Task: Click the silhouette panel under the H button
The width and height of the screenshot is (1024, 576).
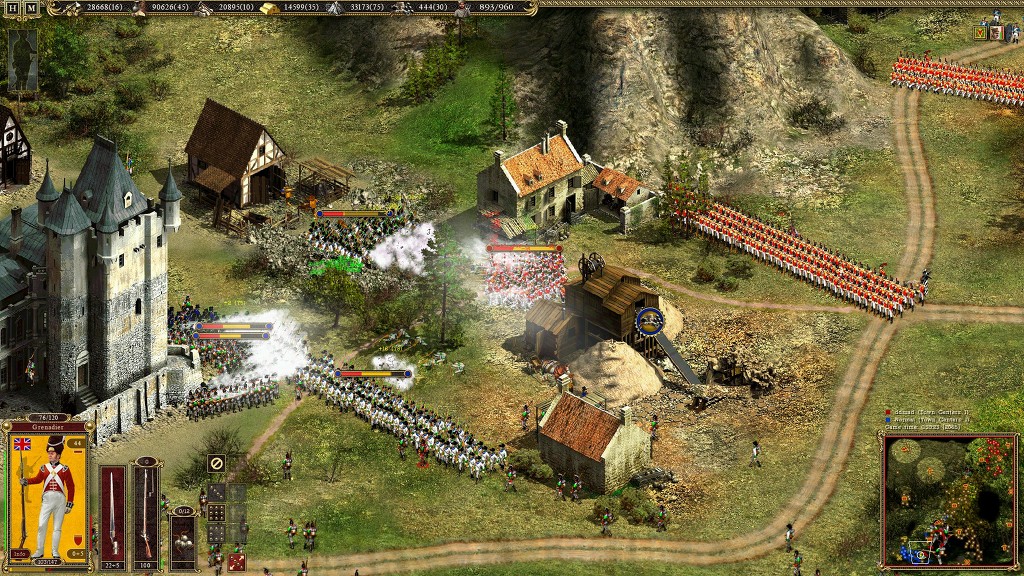Action: pyautogui.click(x=22, y=60)
